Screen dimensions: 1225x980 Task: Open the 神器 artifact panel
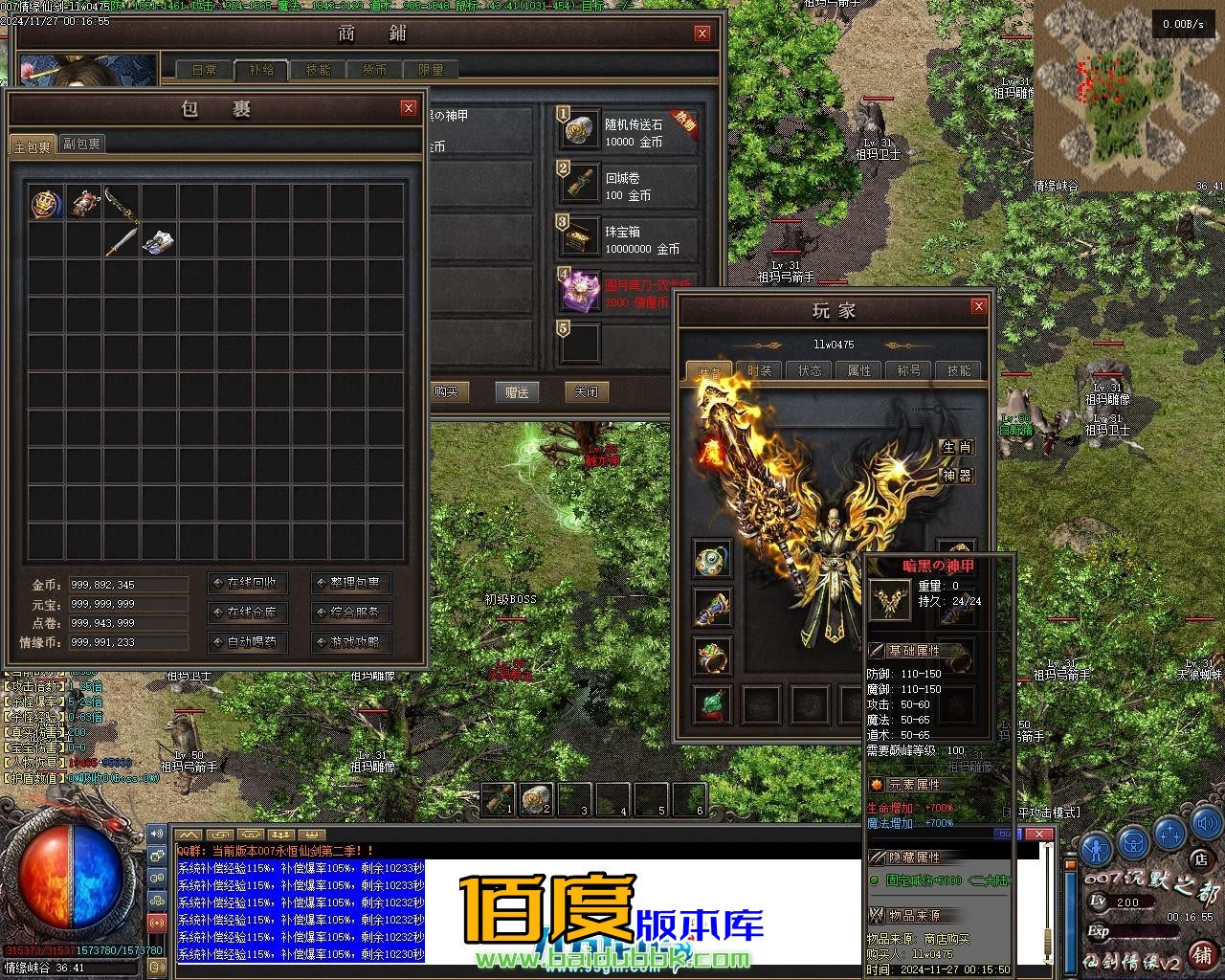click(x=956, y=476)
